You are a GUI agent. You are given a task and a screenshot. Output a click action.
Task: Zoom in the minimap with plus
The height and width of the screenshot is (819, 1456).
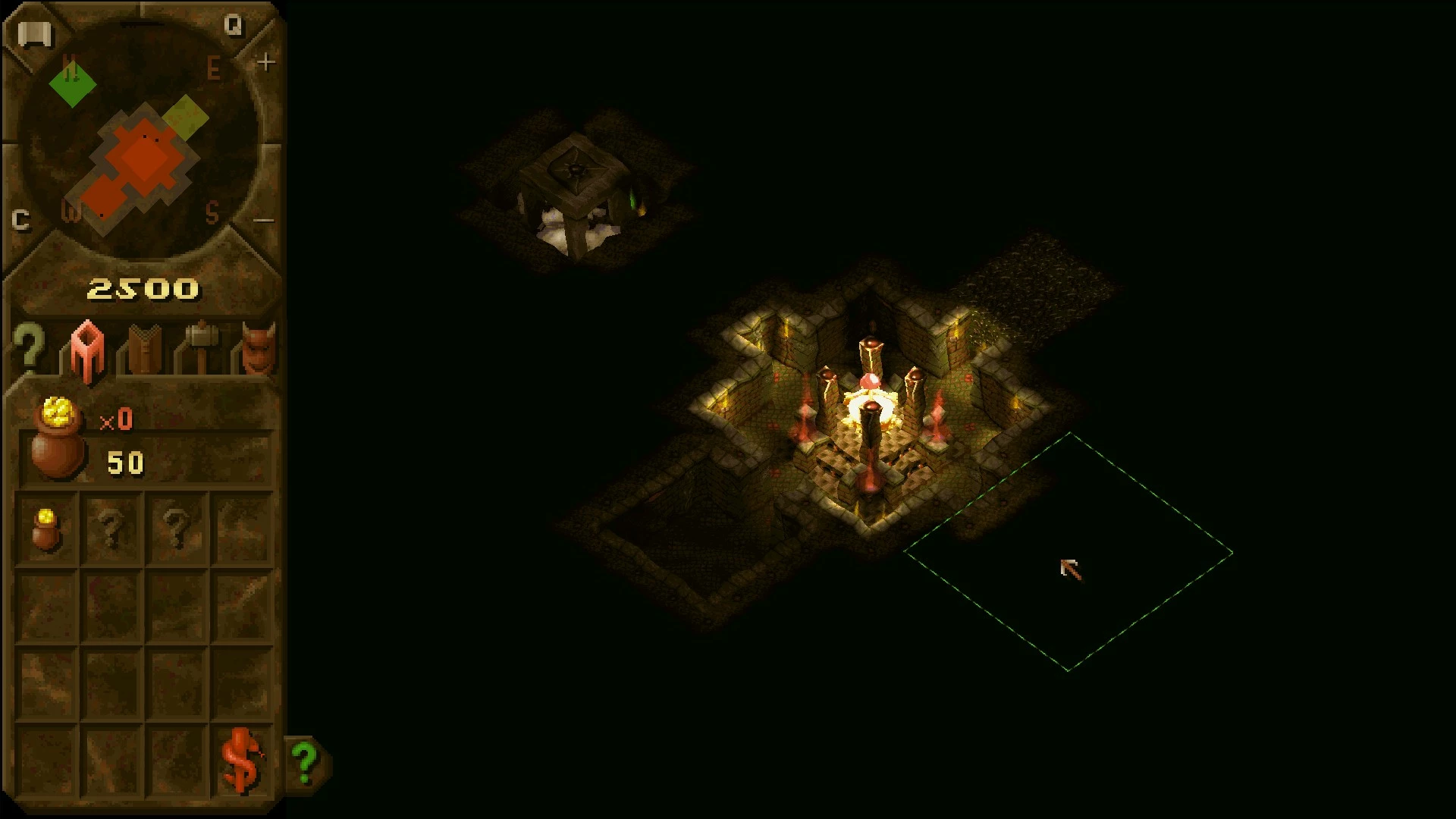(x=265, y=62)
